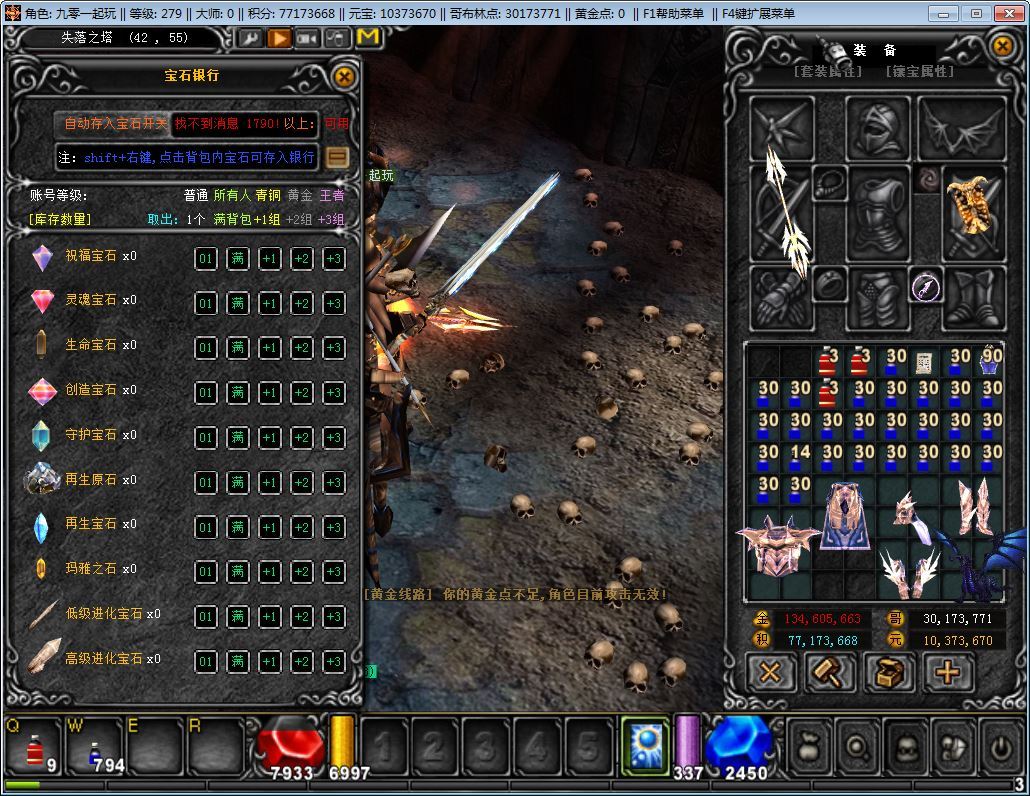Open the treasure chest button in inventory
Screen dimensions: 1030x796
point(888,673)
